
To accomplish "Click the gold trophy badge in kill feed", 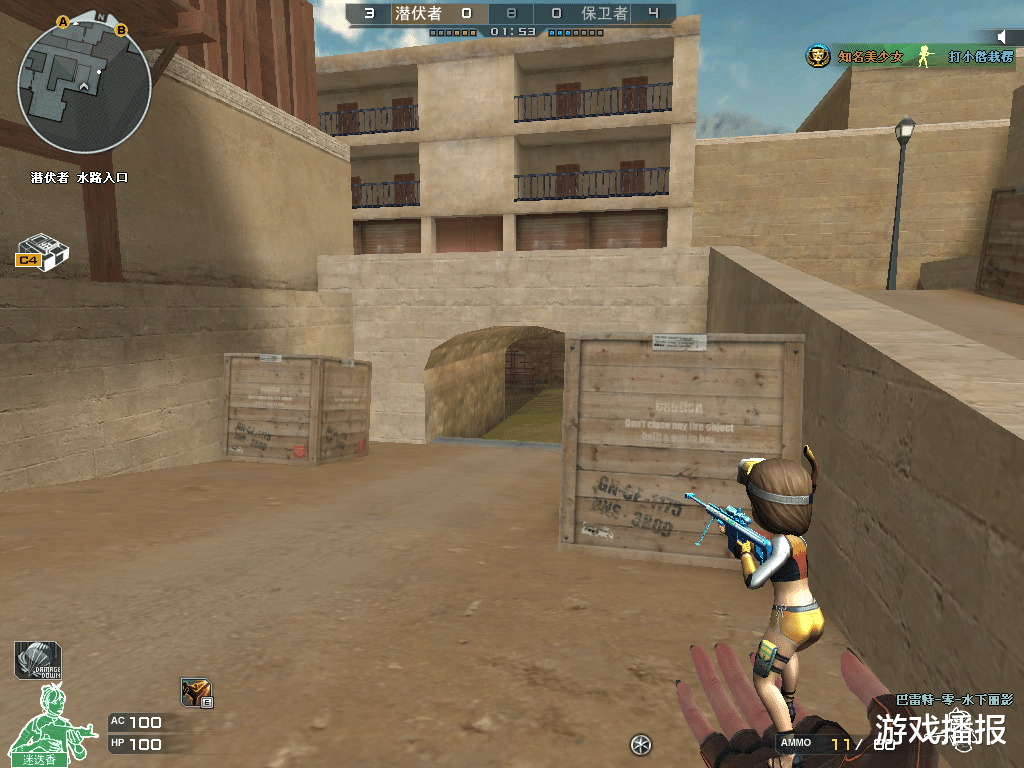I will click(818, 57).
